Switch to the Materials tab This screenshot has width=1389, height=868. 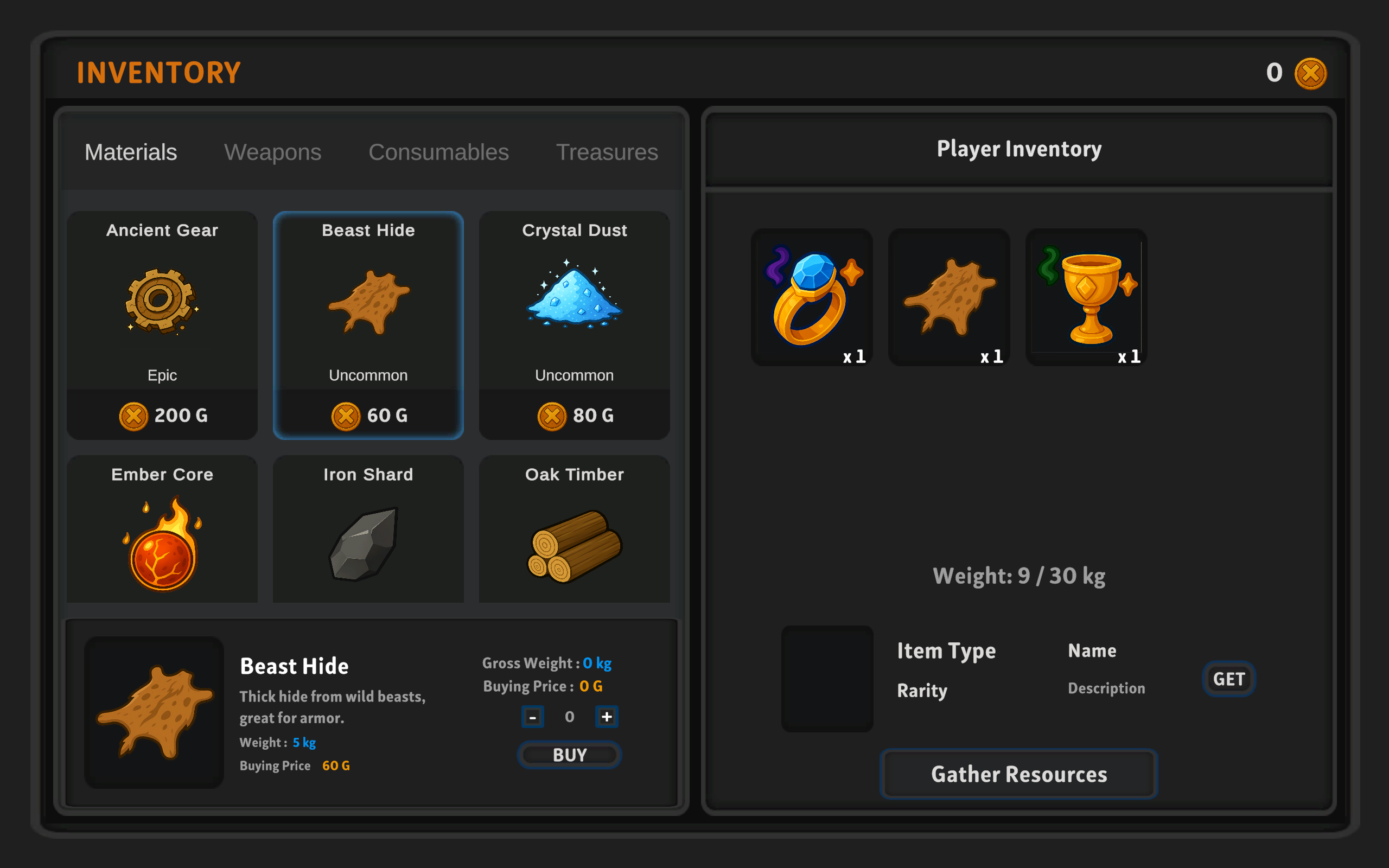(x=131, y=152)
